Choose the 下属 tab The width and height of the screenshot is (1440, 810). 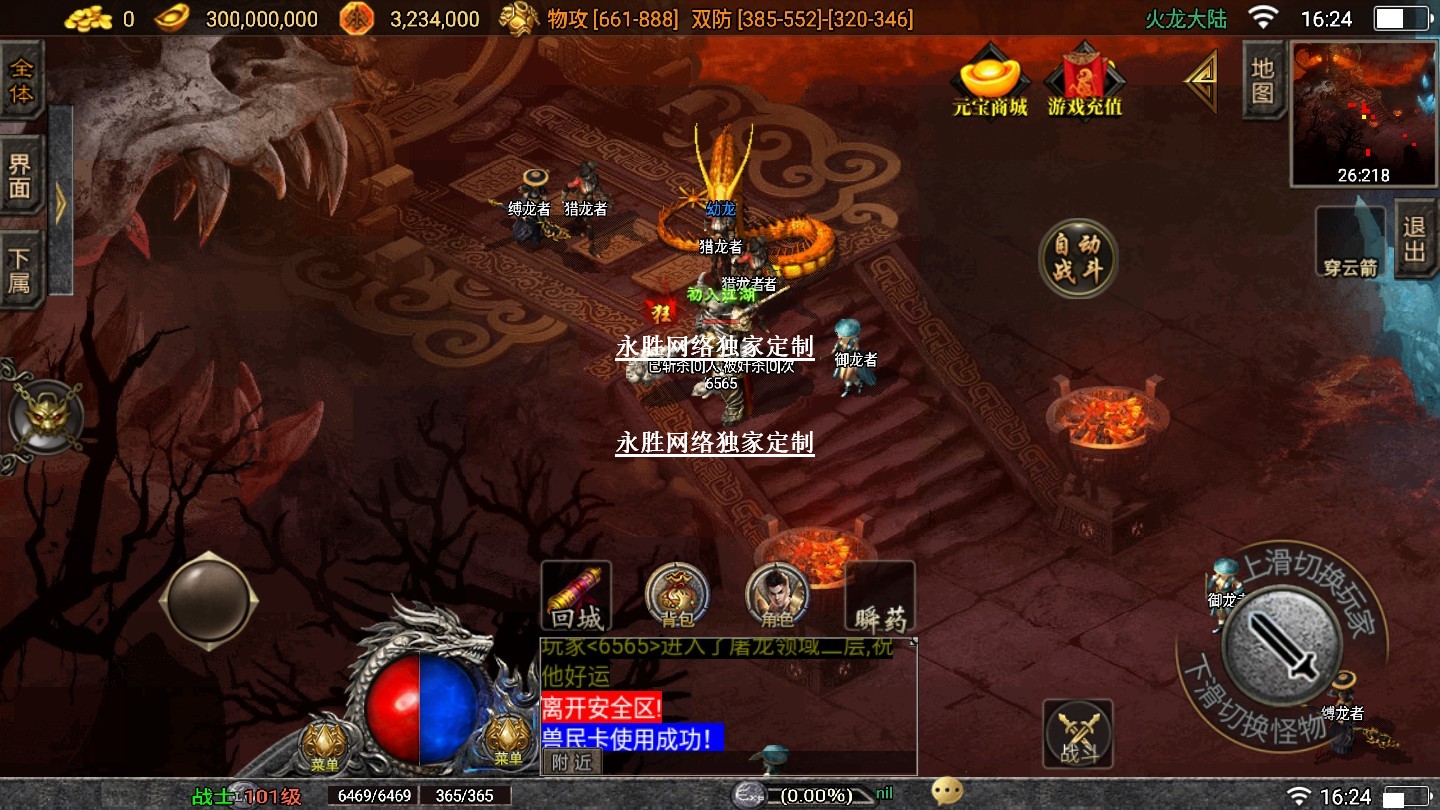tap(21, 270)
